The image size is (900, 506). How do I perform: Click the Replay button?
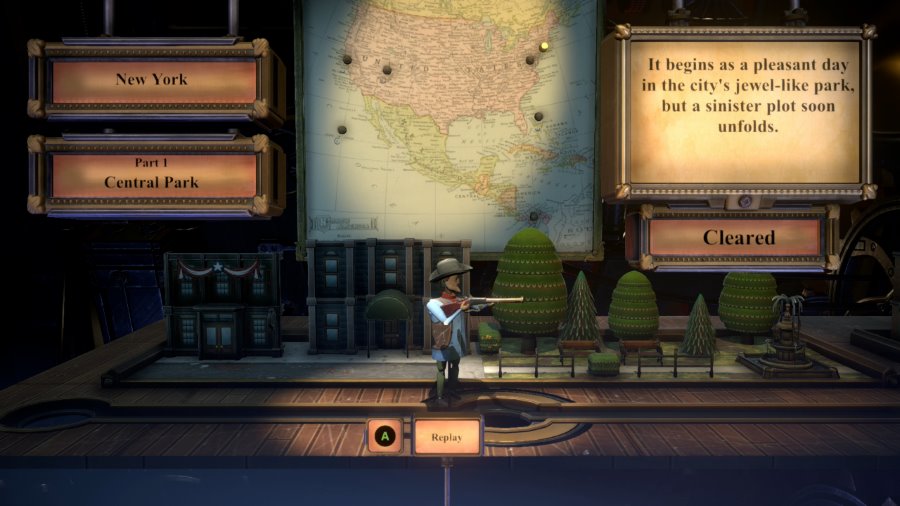point(447,436)
